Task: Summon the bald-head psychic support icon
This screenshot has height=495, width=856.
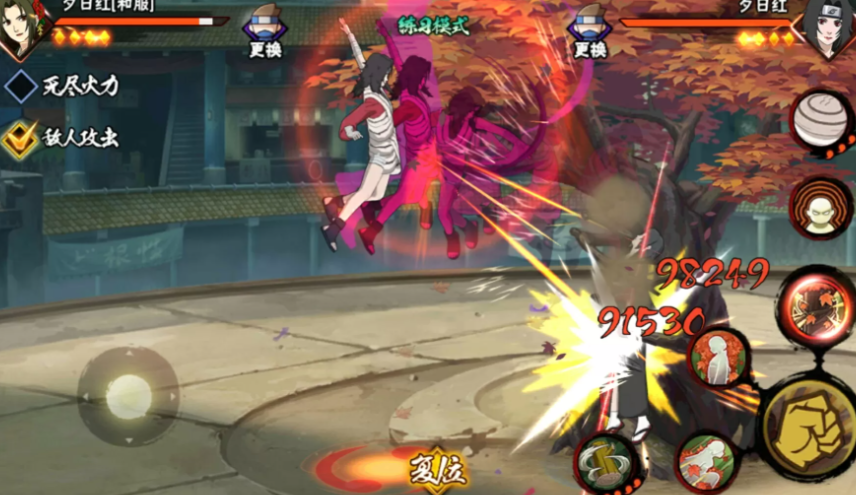Action: point(820,209)
